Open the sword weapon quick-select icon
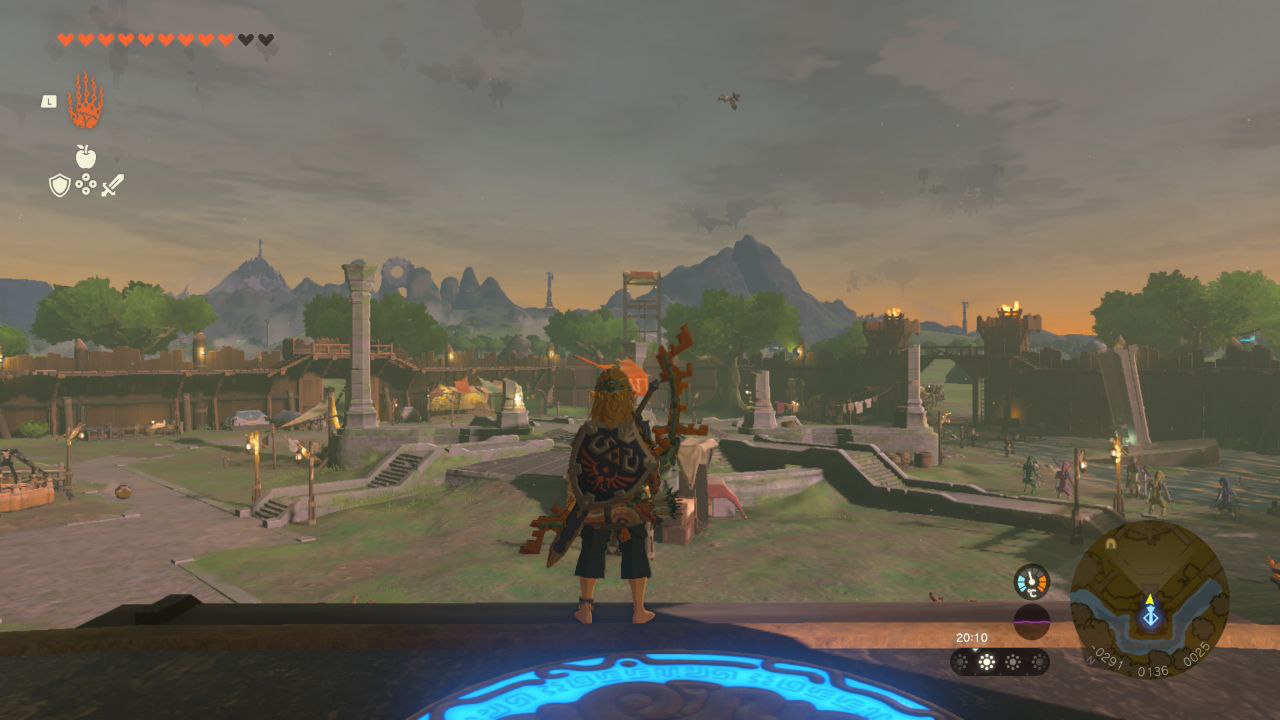The image size is (1280, 720). (112, 185)
